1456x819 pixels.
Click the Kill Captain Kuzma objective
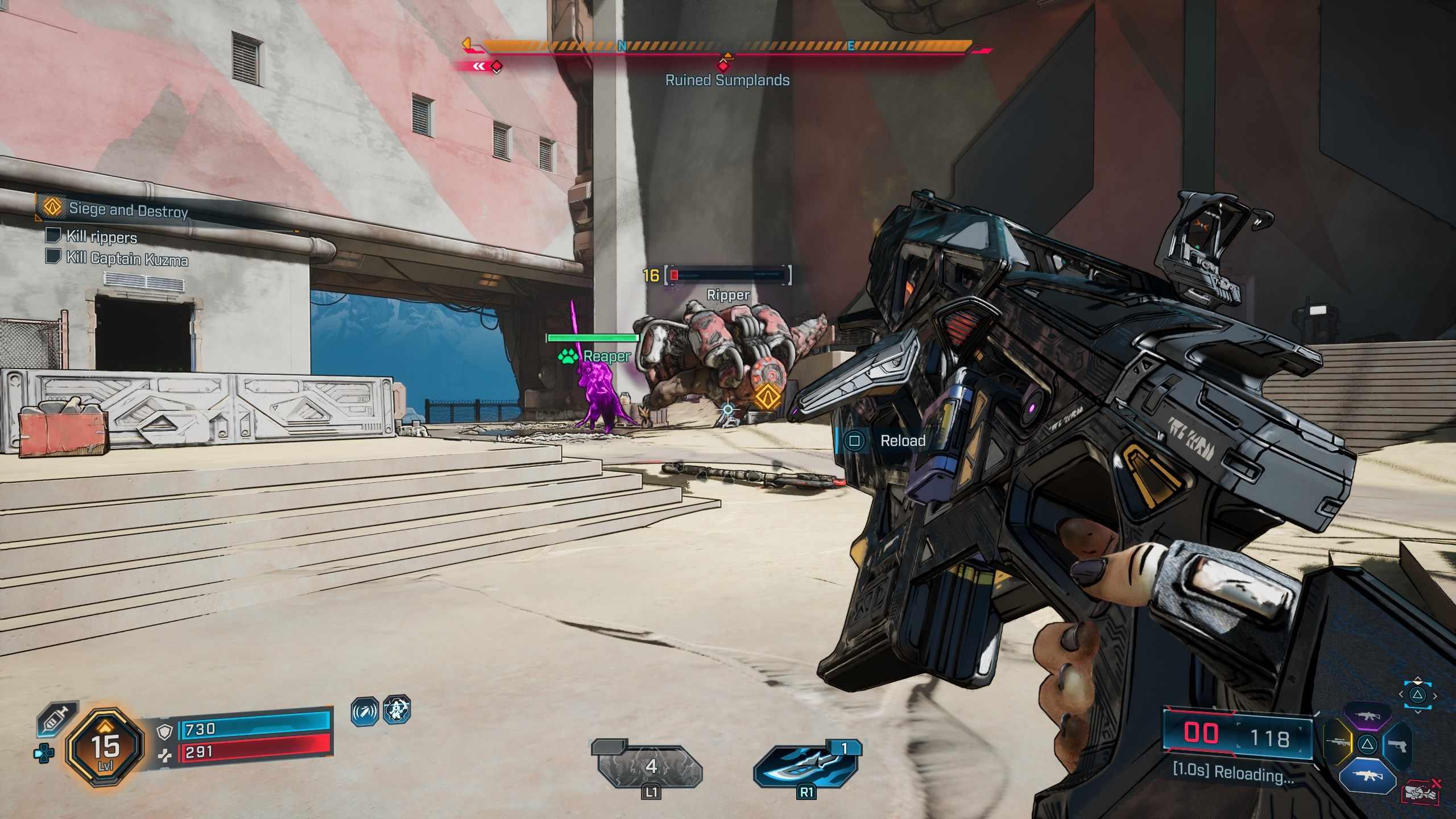pyautogui.click(x=126, y=259)
